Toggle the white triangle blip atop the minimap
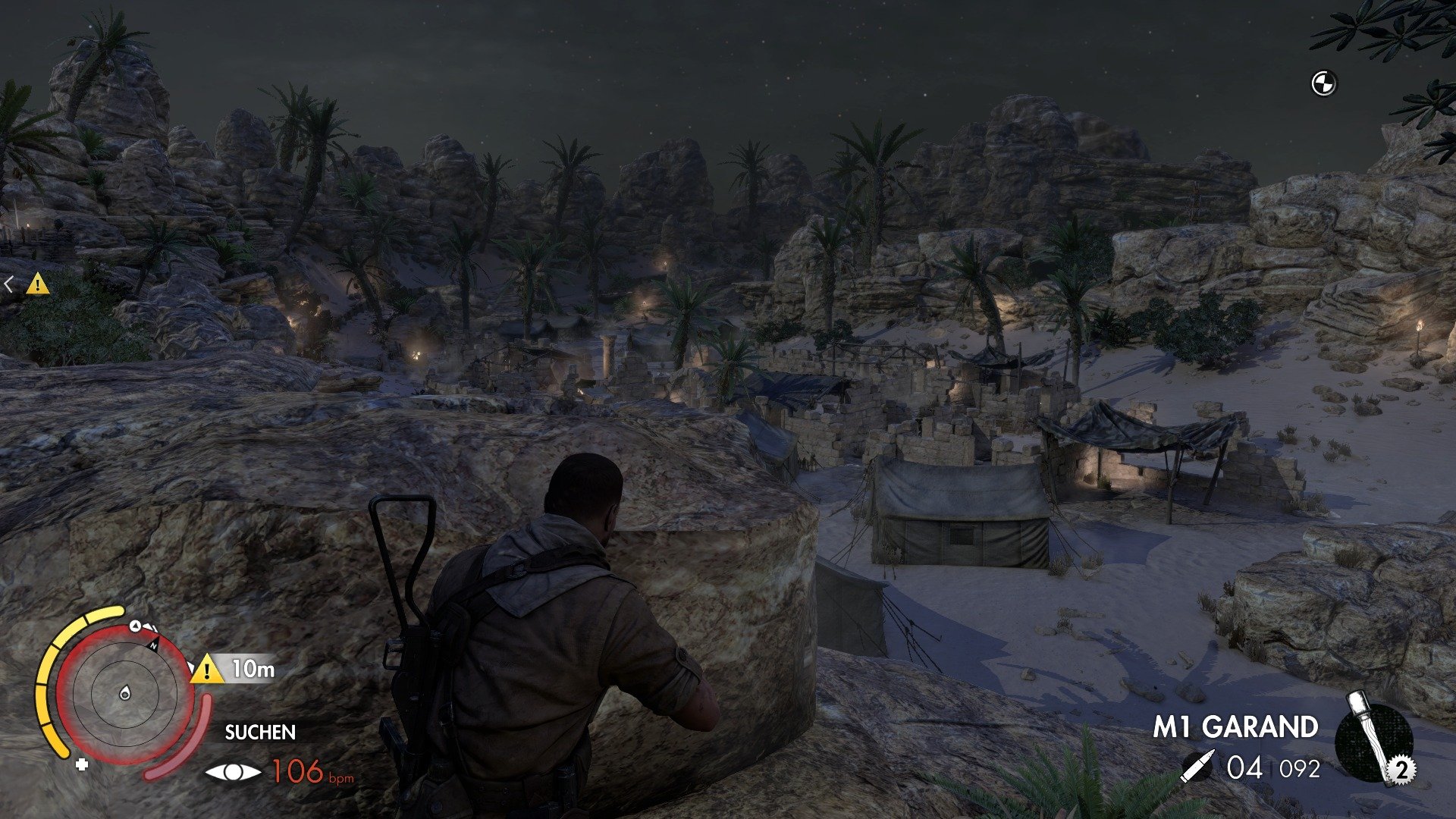This screenshot has width=1456, height=819. [134, 627]
